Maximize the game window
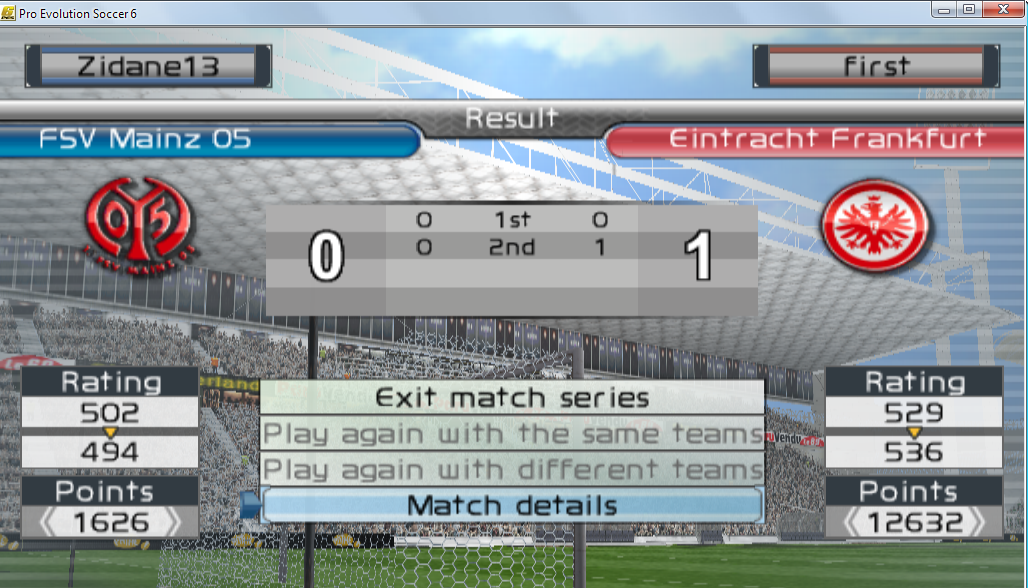The image size is (1028, 588). click(969, 9)
